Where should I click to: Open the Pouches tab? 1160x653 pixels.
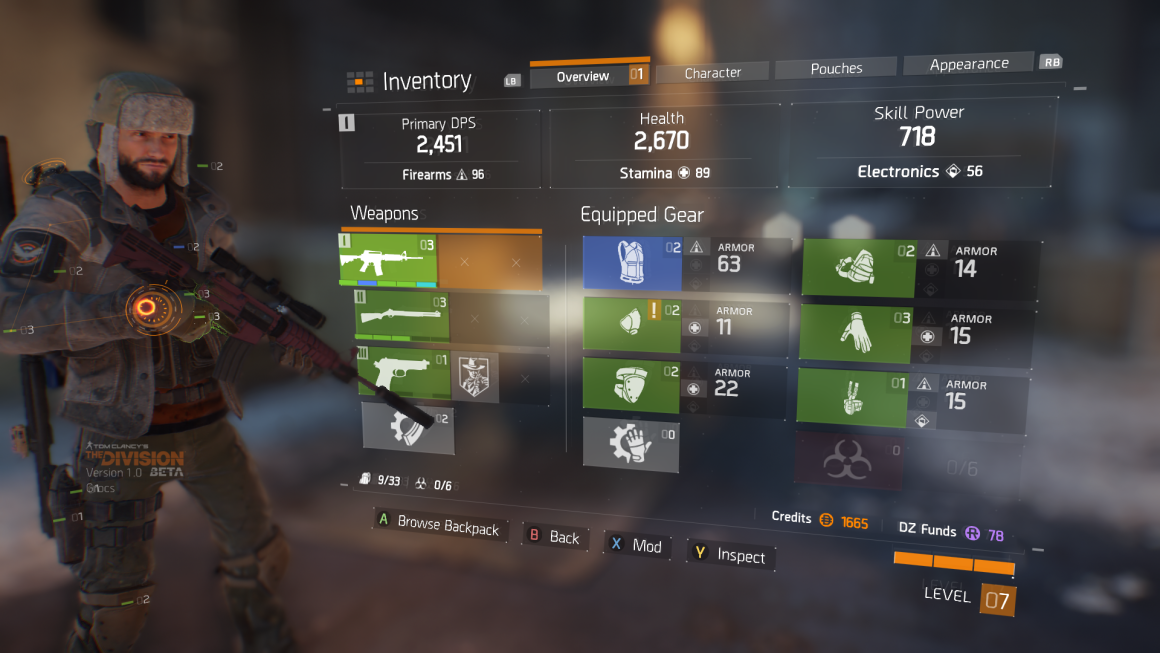click(836, 69)
